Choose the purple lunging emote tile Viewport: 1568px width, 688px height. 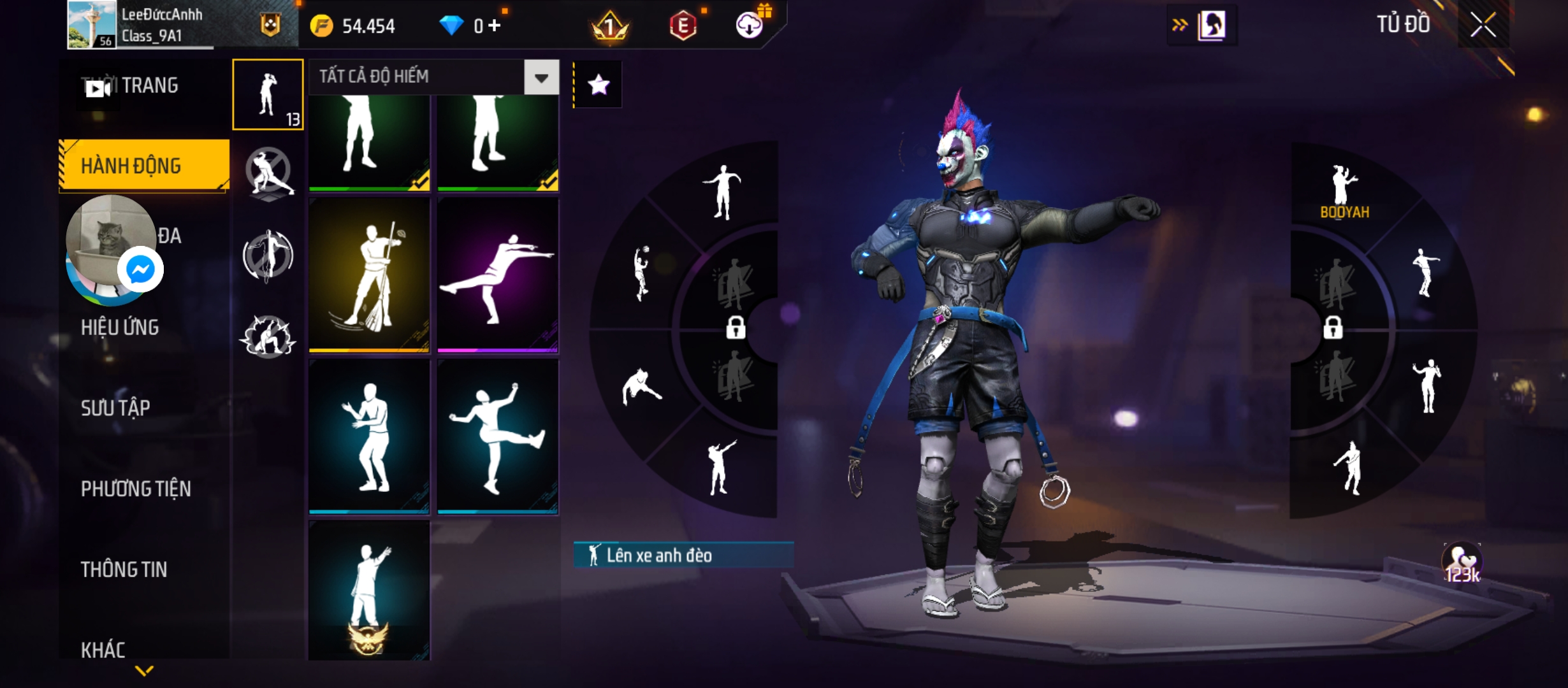[x=498, y=275]
